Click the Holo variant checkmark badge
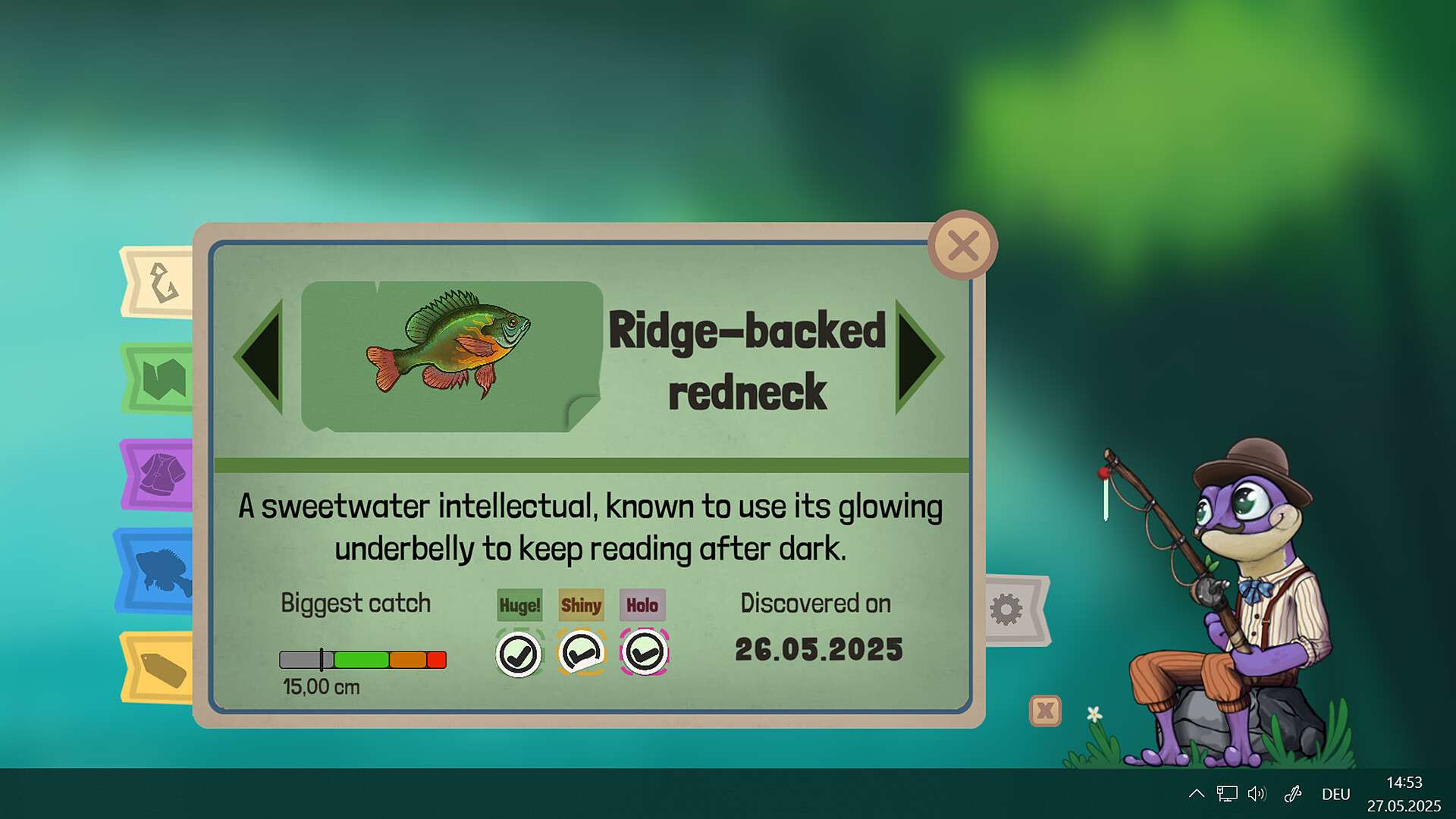The width and height of the screenshot is (1456, 819). pyautogui.click(x=644, y=652)
